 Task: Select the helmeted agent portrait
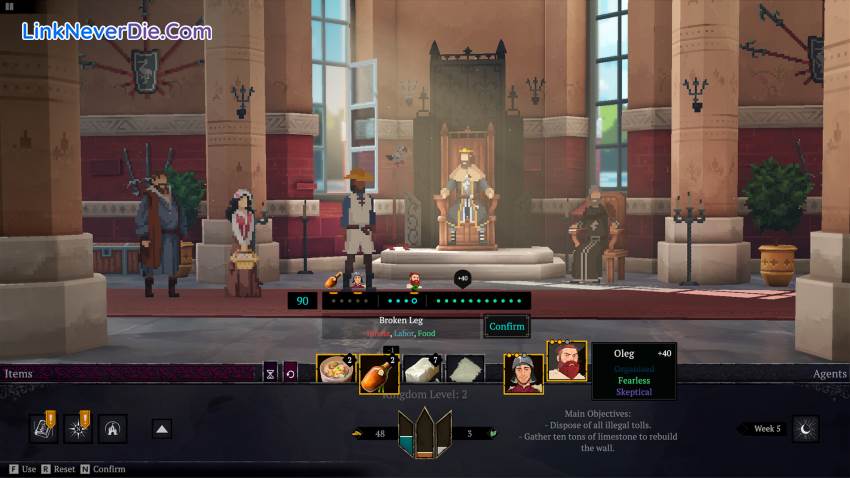click(x=523, y=374)
